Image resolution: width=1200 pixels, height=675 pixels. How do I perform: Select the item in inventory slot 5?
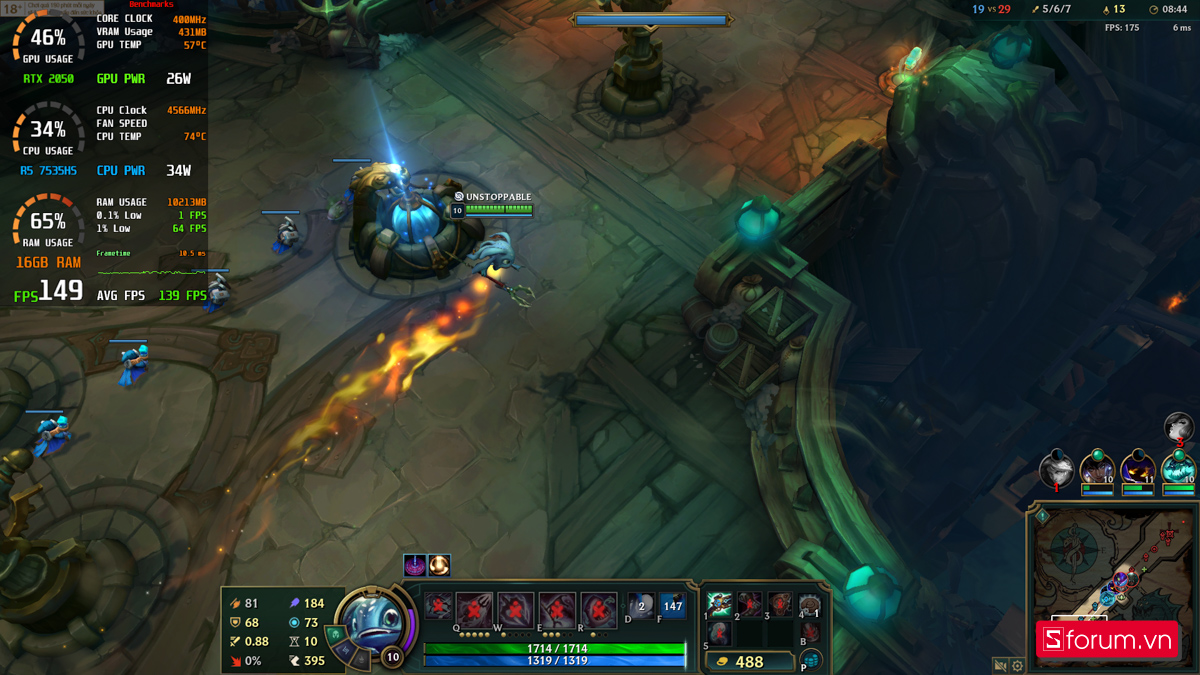click(x=719, y=633)
